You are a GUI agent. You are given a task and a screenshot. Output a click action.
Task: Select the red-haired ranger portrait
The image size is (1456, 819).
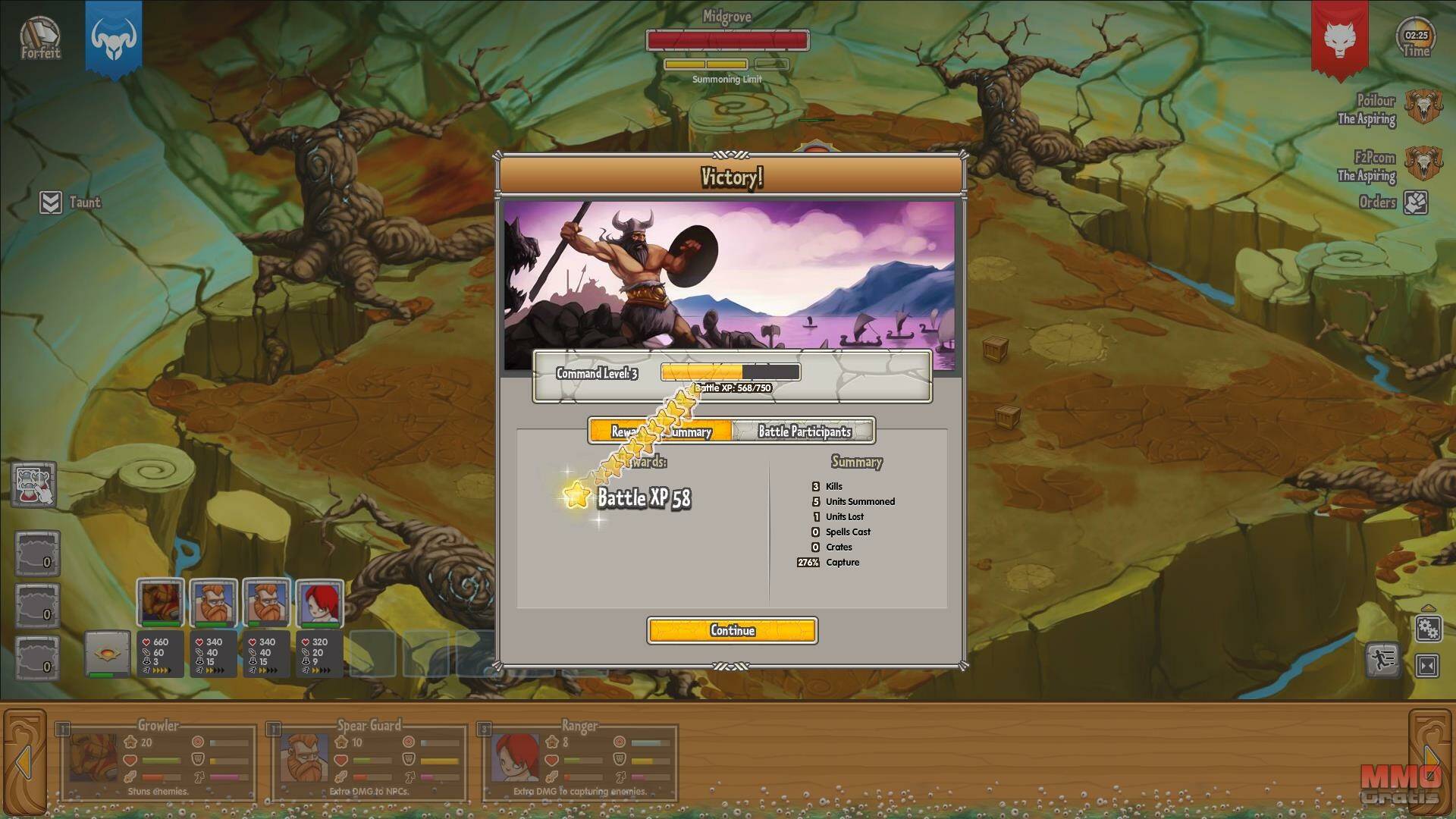click(x=319, y=603)
